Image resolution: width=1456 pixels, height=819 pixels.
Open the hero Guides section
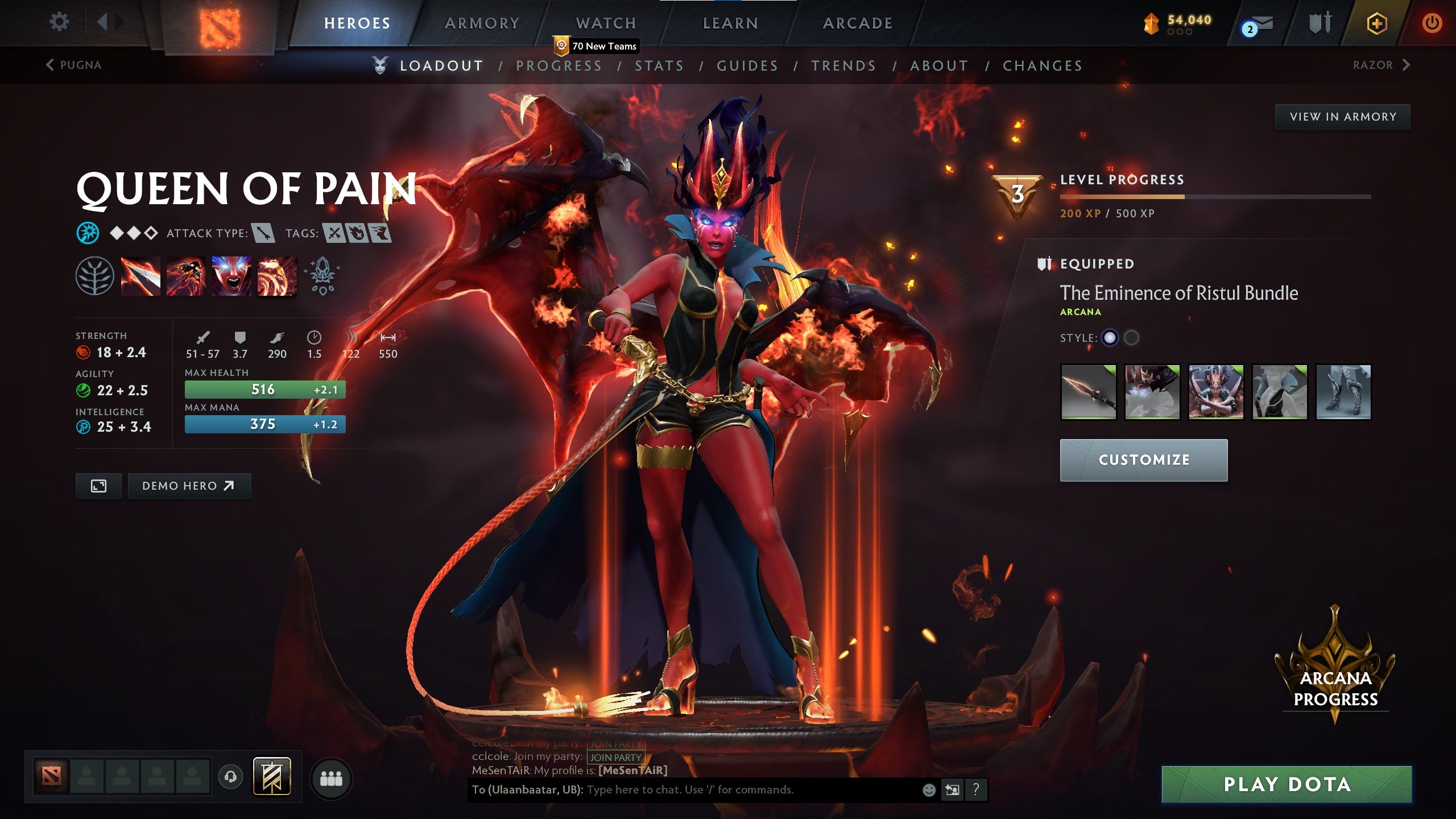747,66
